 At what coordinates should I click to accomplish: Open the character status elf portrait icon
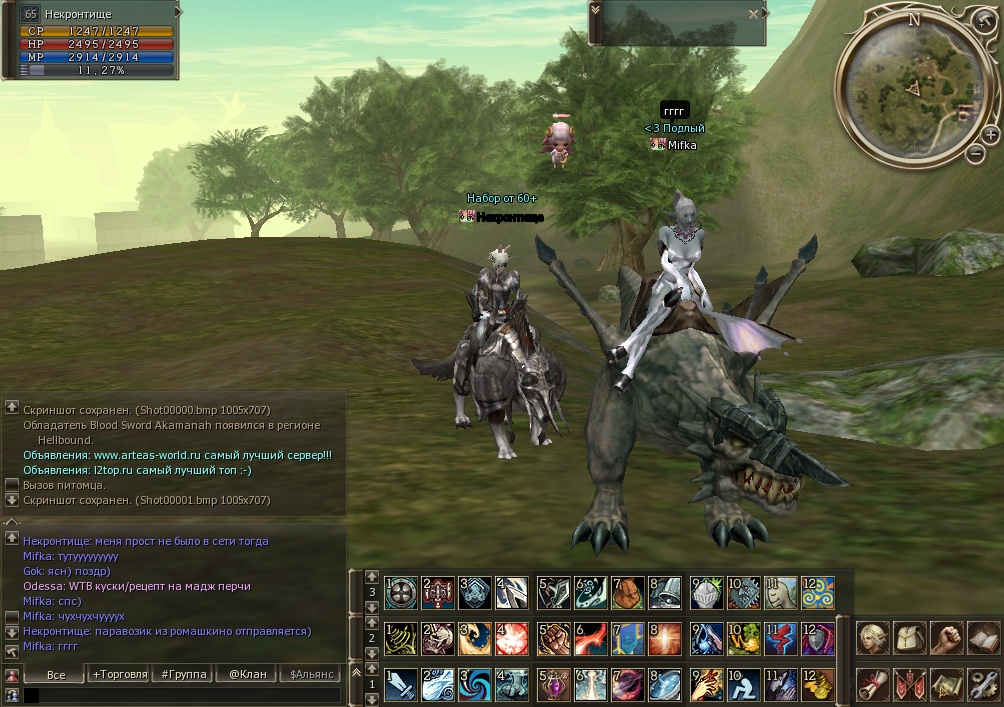873,637
